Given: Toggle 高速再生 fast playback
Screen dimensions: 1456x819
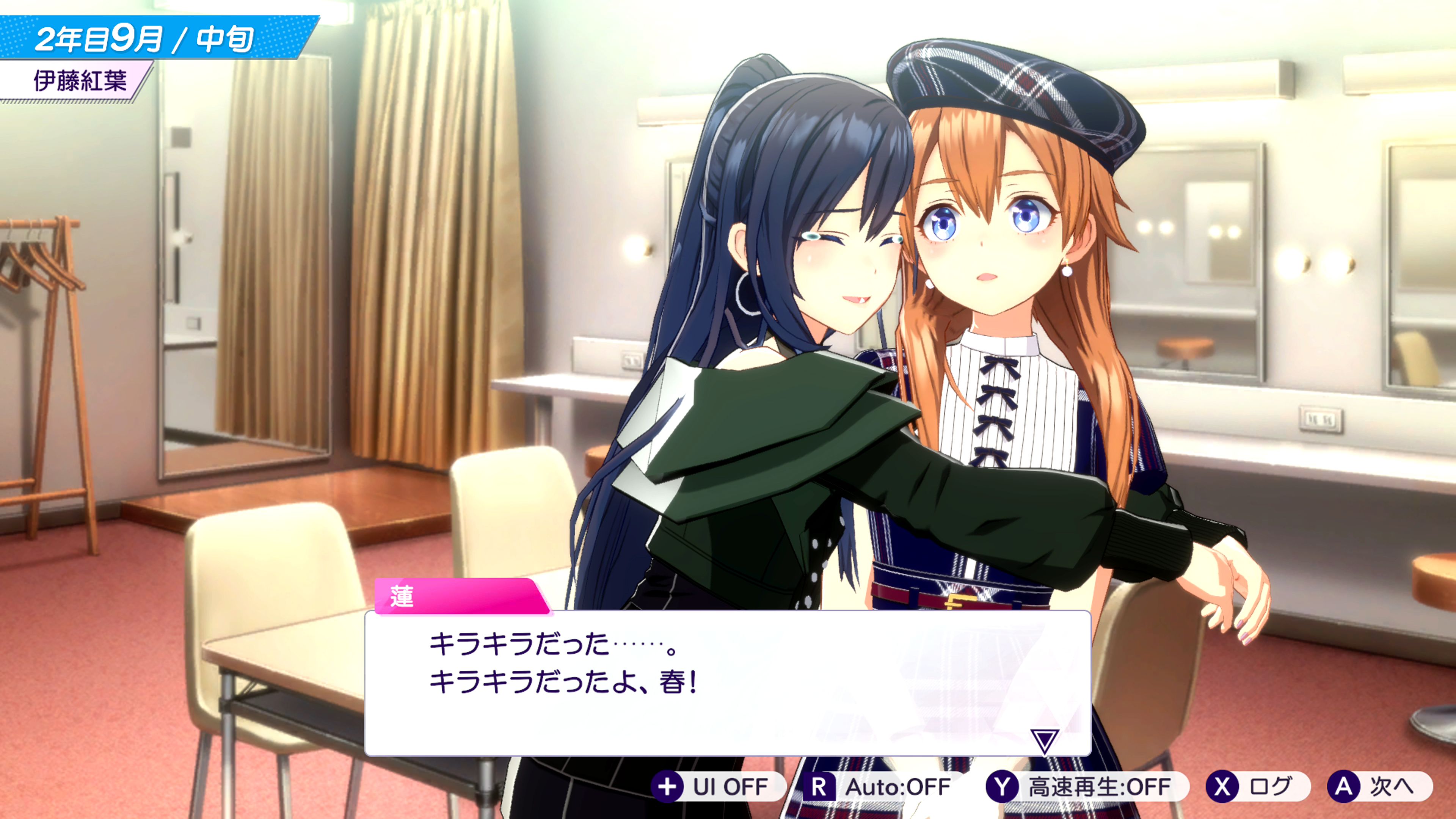Looking at the screenshot, I should click(x=1086, y=786).
